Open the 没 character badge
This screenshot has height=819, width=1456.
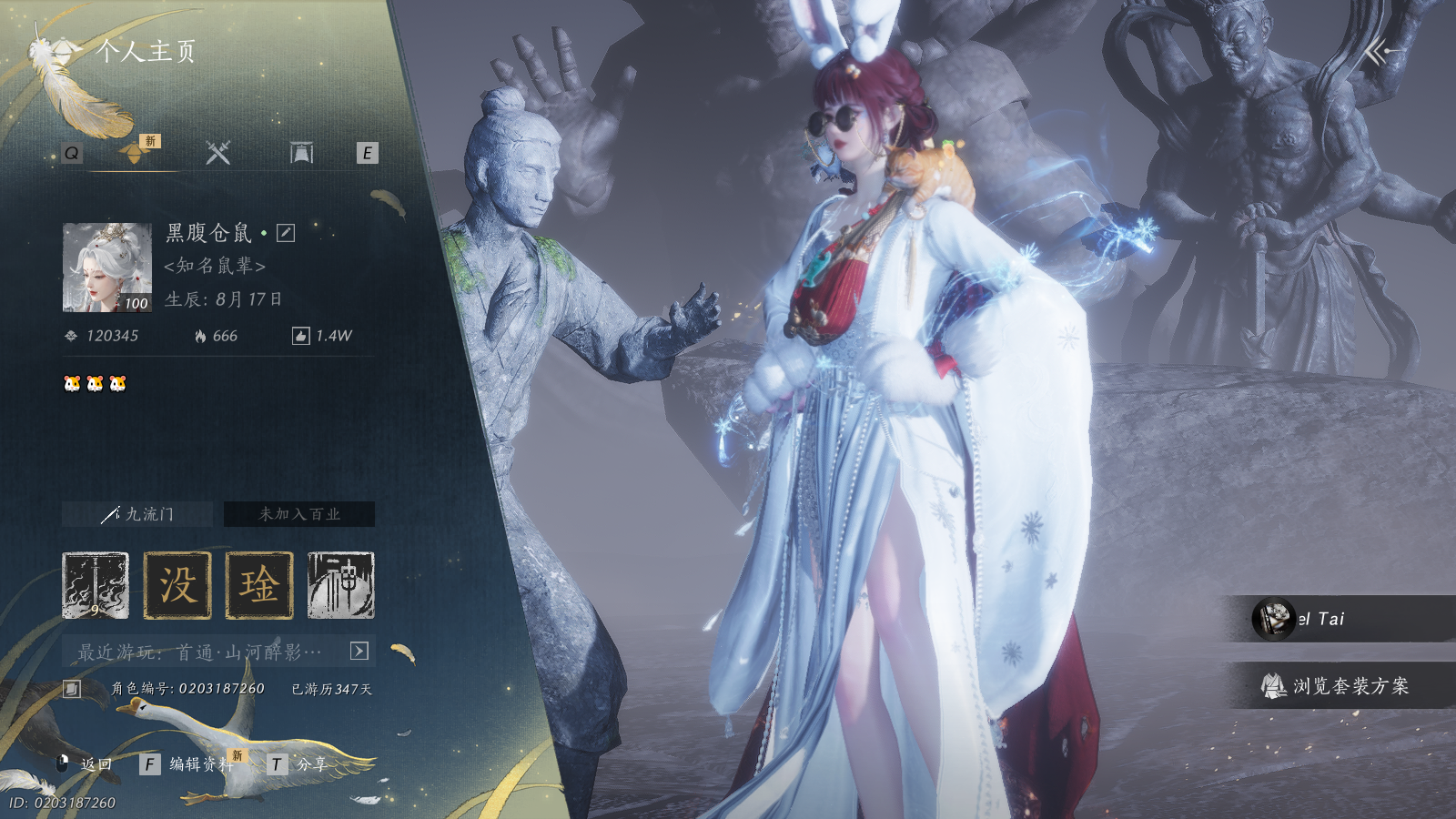177,585
